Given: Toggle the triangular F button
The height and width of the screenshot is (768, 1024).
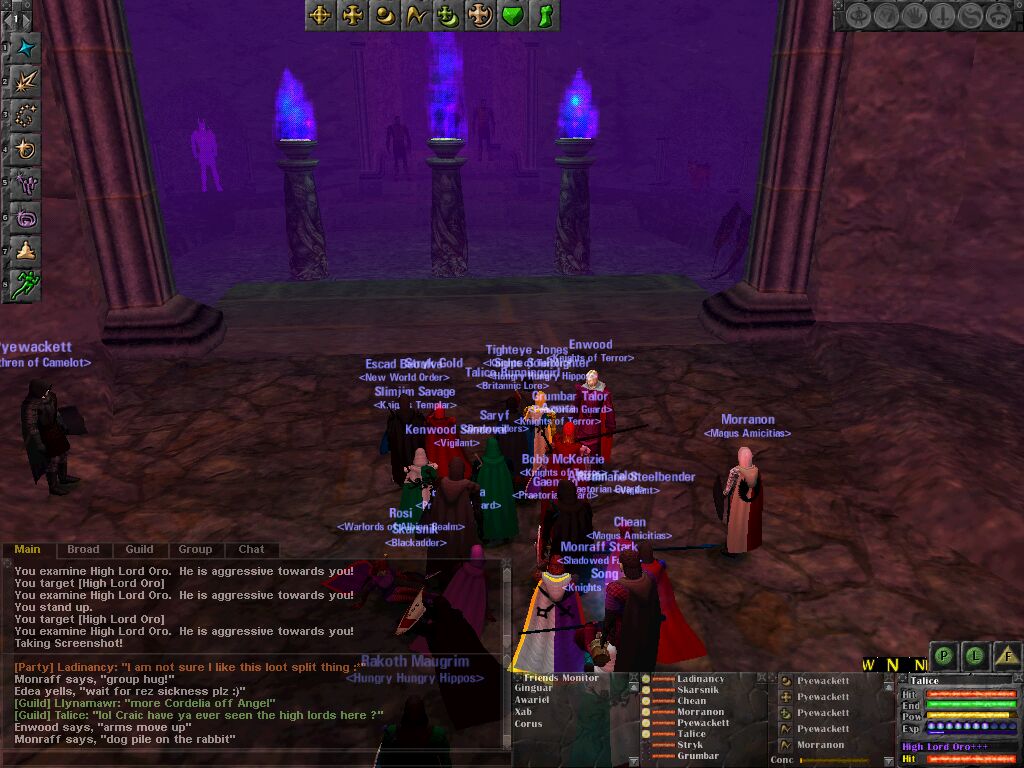Looking at the screenshot, I should (1007, 656).
